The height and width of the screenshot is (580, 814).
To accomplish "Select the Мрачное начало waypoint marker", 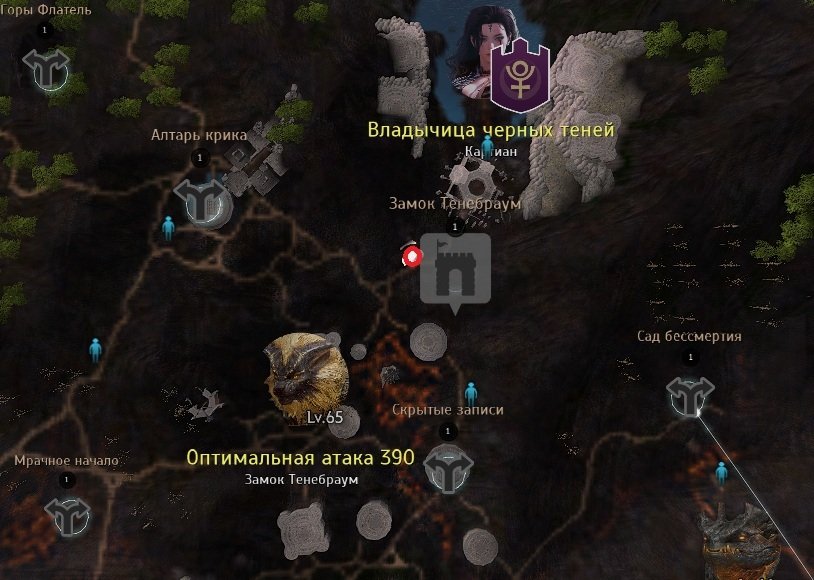I will (68, 516).
